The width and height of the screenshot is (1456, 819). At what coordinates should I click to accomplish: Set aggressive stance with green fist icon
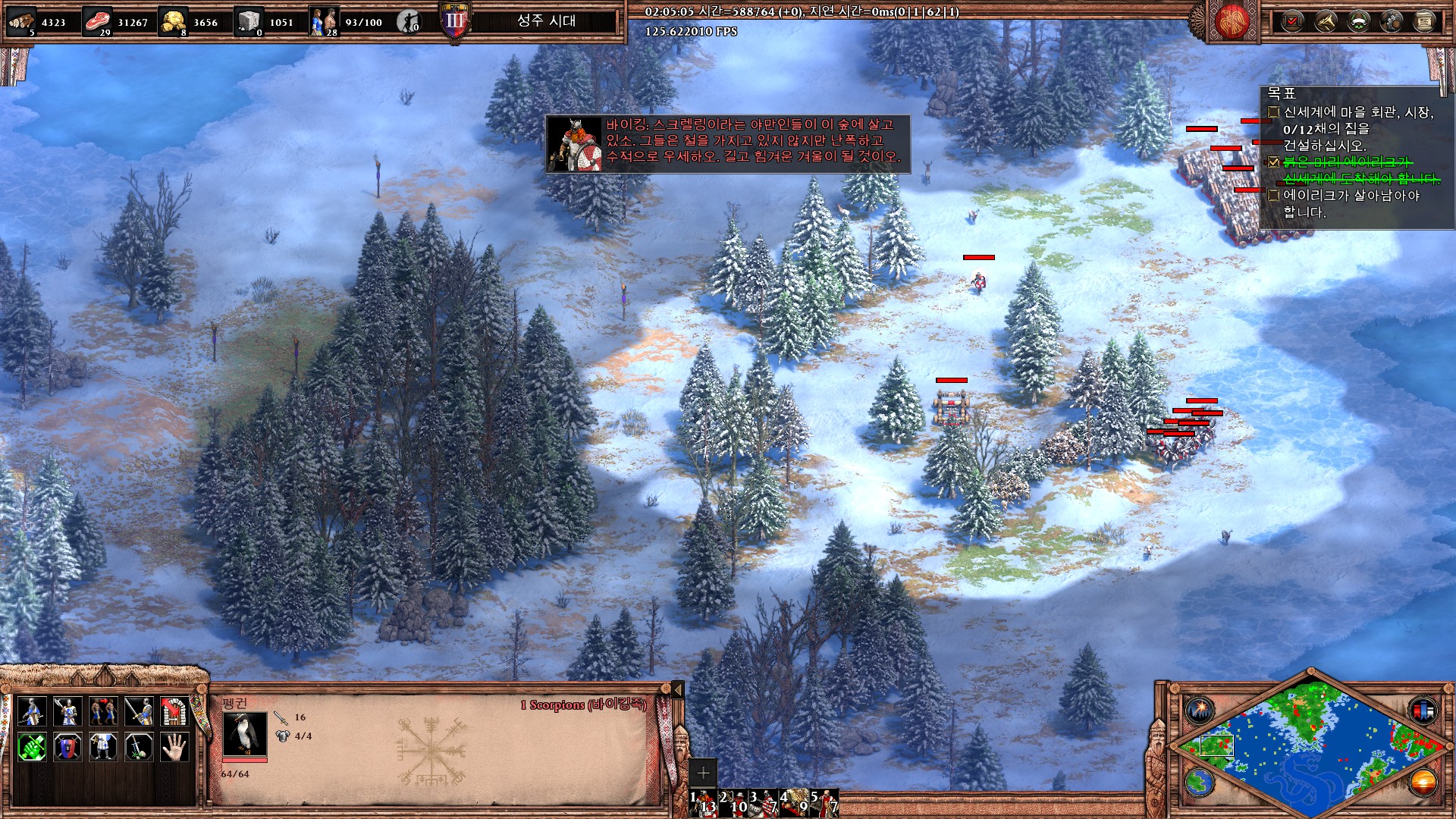pos(31,748)
